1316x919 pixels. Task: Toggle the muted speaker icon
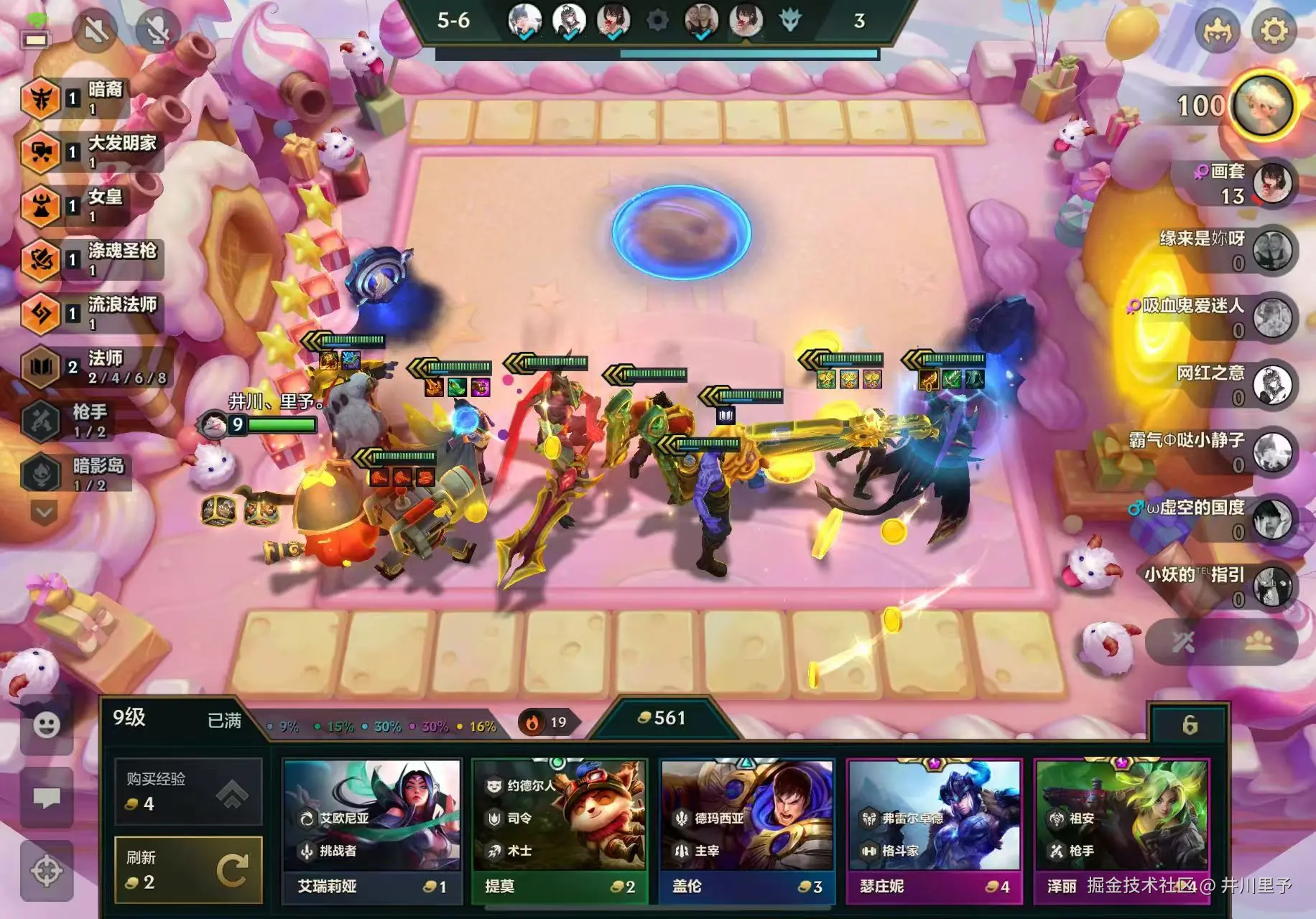(96, 31)
